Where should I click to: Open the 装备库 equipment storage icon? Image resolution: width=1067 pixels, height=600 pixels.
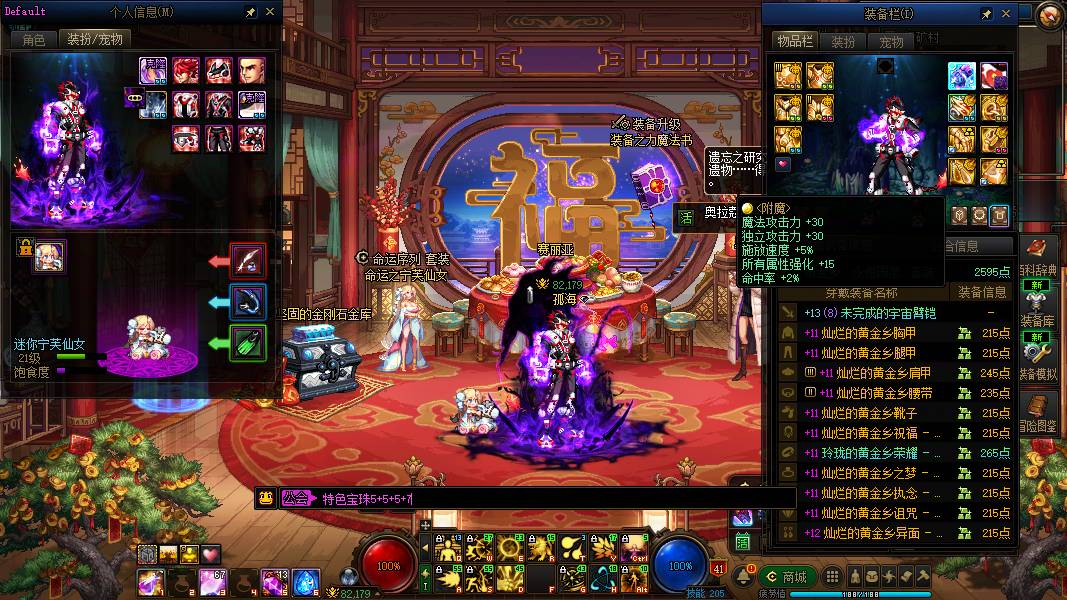coord(1037,304)
